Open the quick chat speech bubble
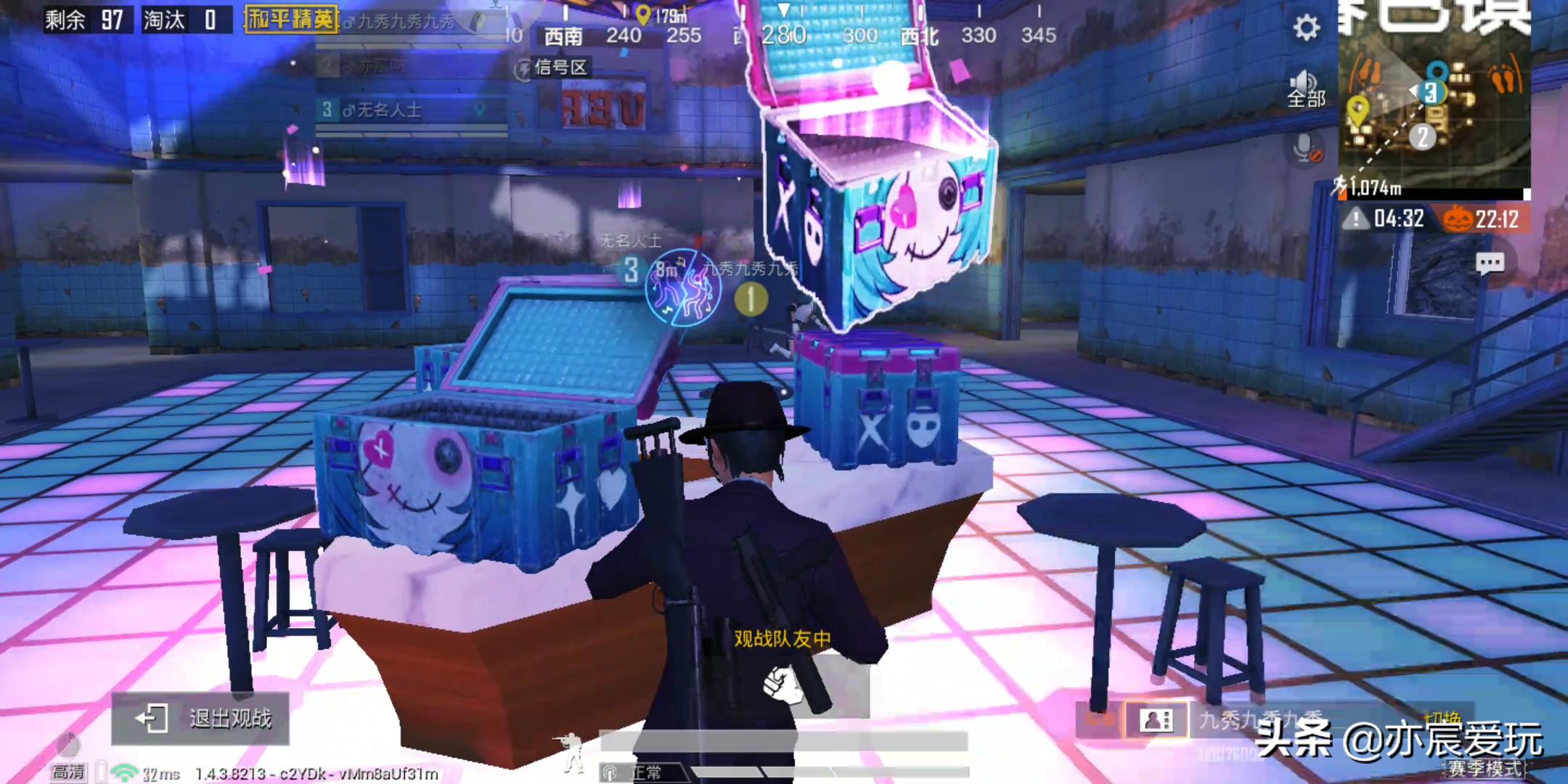This screenshot has height=784, width=1568. tap(1490, 264)
